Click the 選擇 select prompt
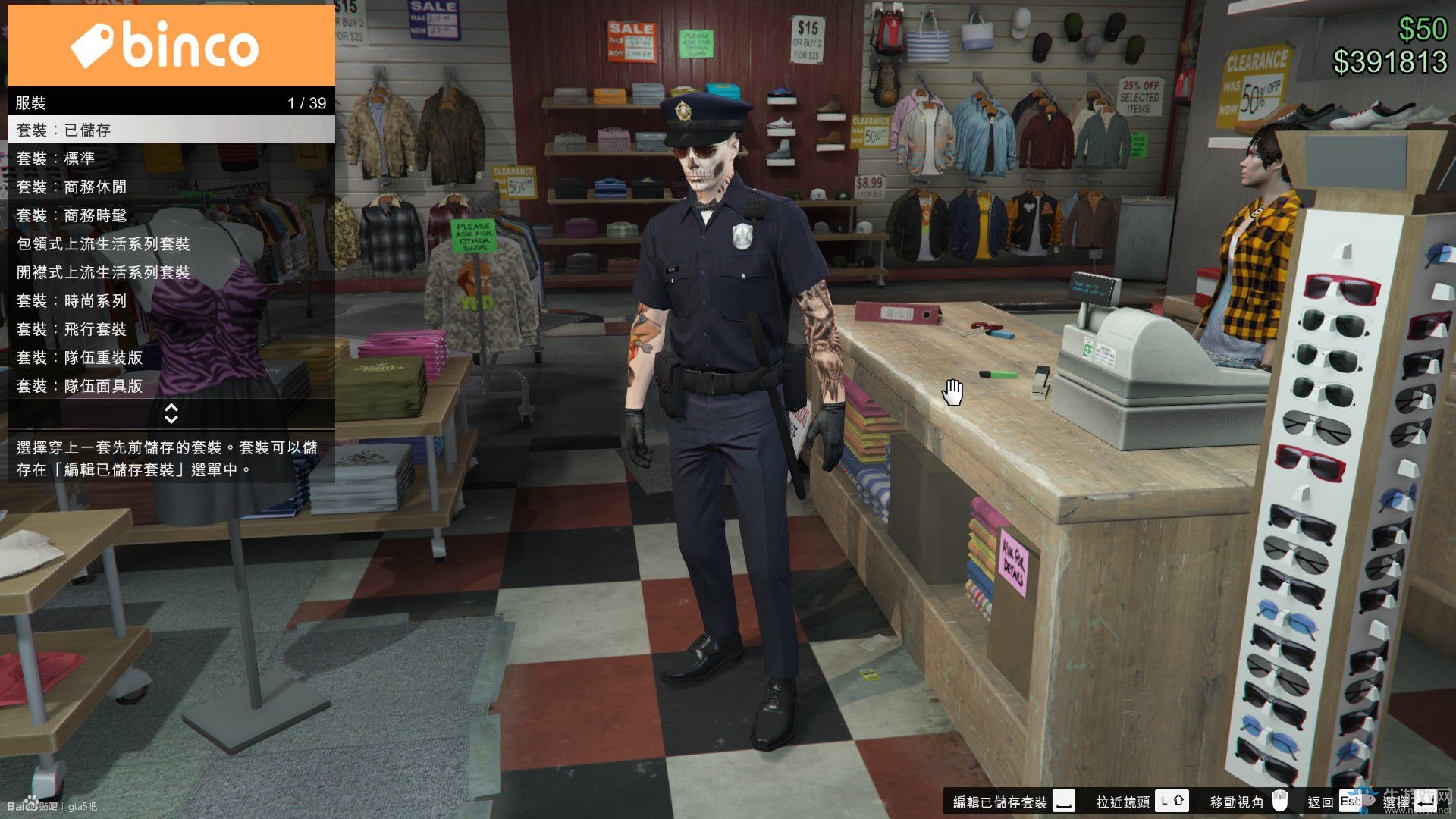1456x819 pixels. point(1395,802)
